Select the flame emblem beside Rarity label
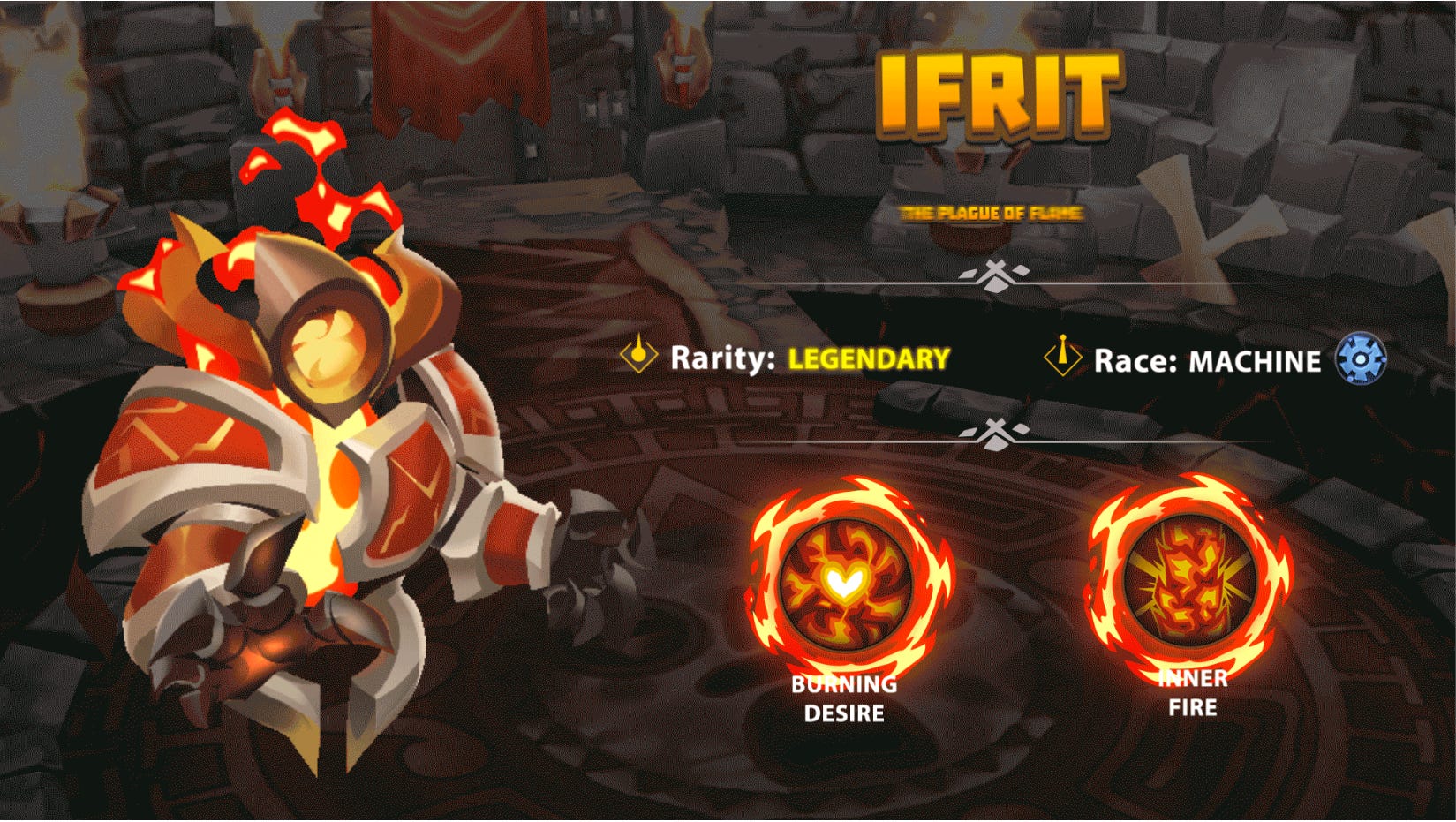The width and height of the screenshot is (1456, 822). [x=639, y=356]
